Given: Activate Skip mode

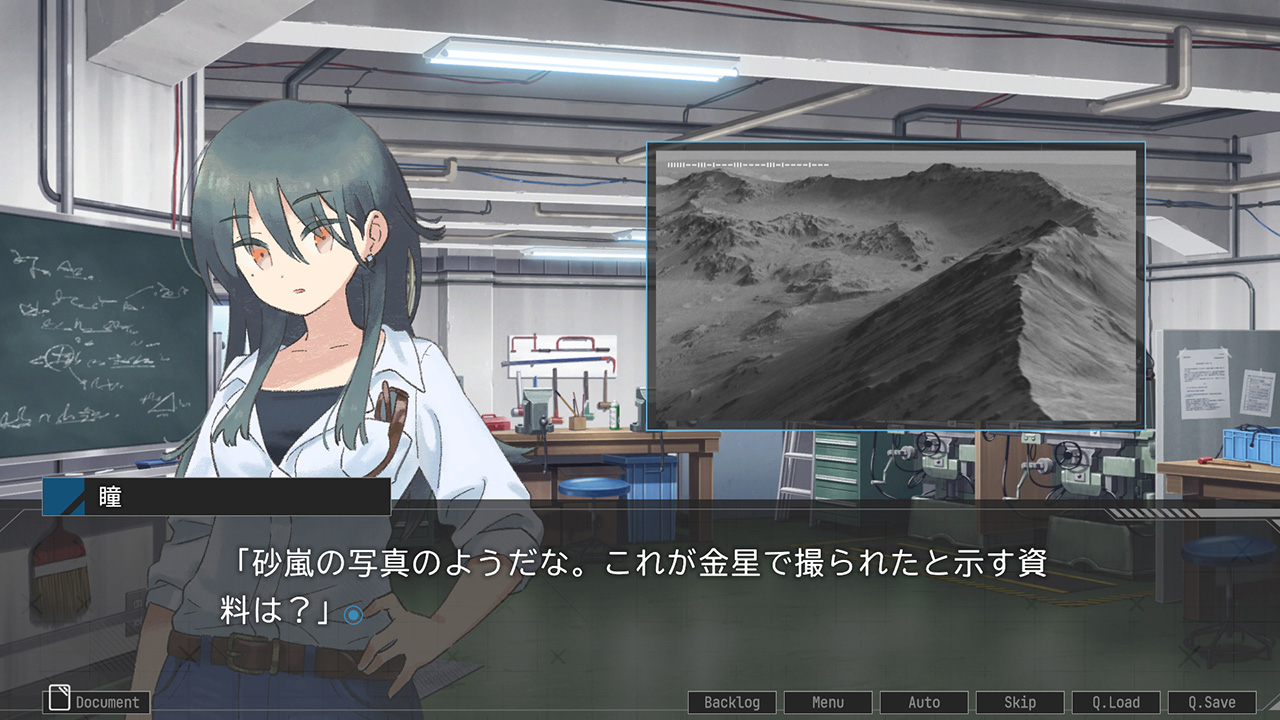Looking at the screenshot, I should tap(1020, 702).
